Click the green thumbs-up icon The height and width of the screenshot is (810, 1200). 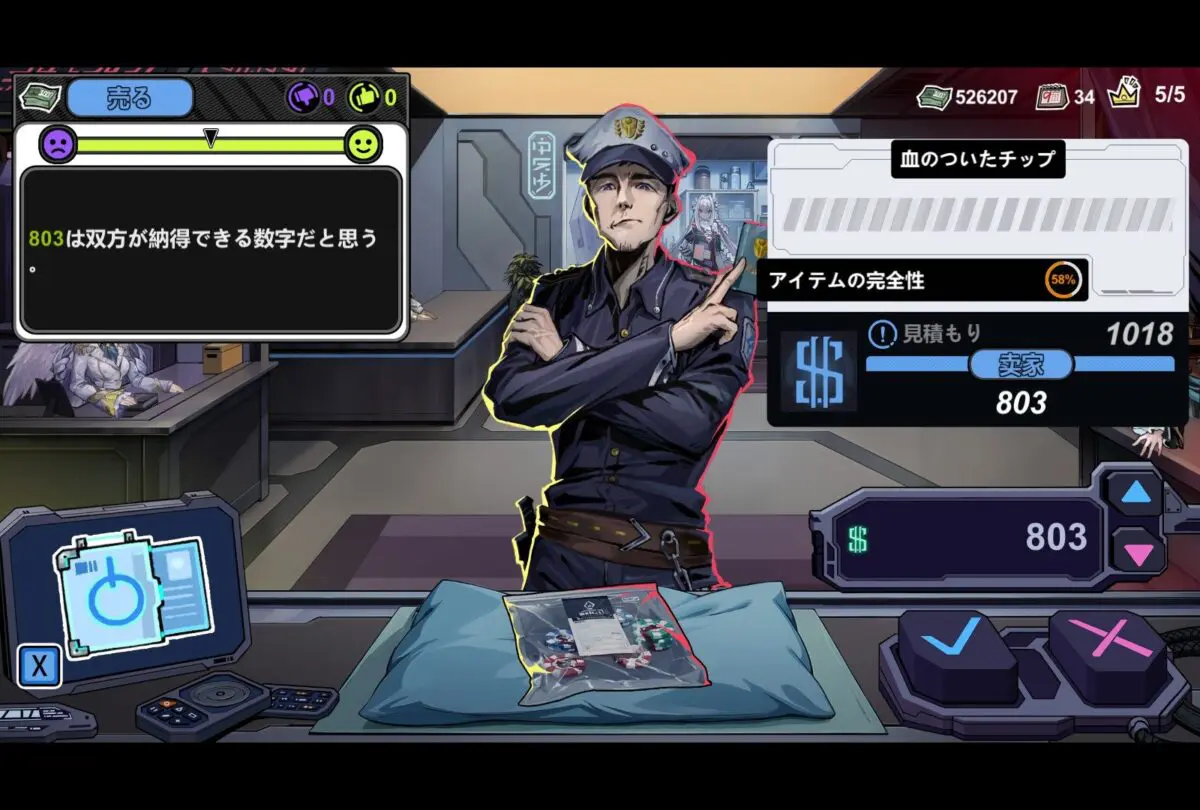pos(363,98)
